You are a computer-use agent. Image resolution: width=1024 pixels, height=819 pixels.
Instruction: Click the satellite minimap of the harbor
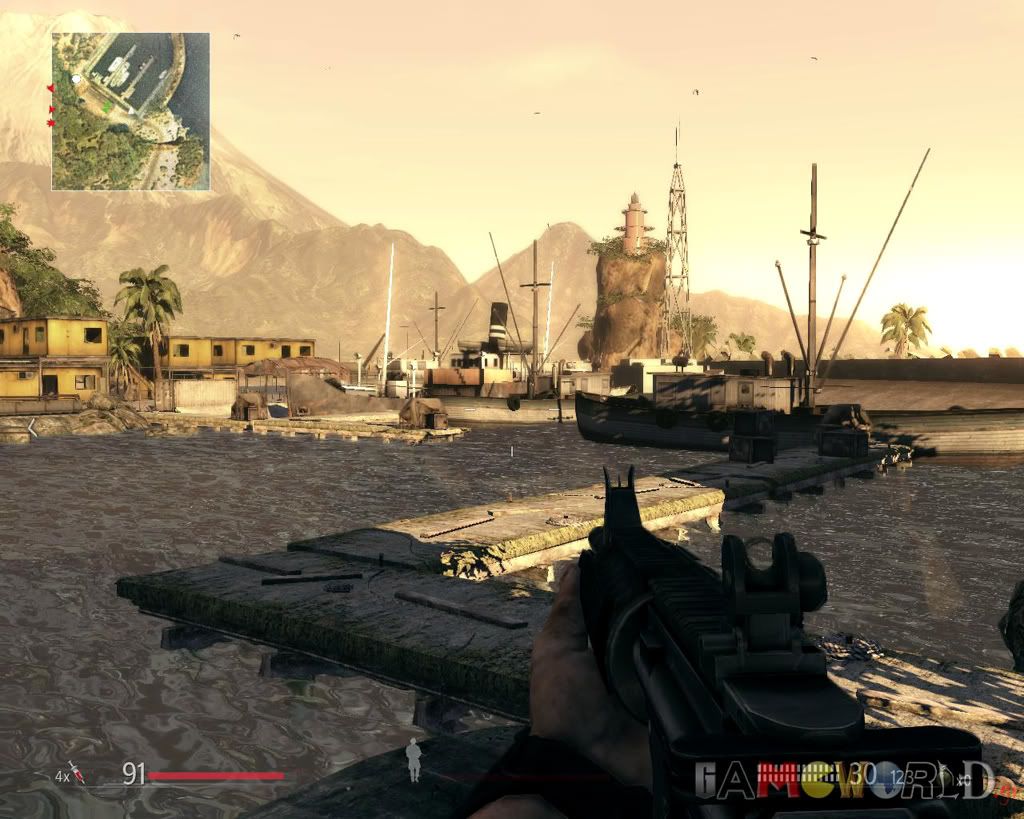coord(131,111)
